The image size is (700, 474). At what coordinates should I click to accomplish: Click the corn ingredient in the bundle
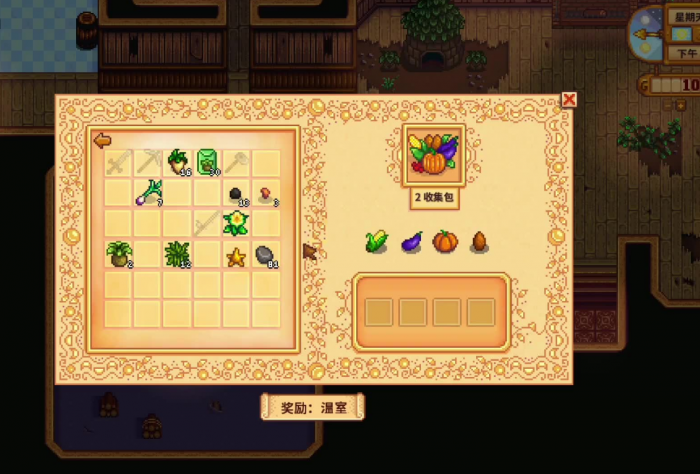point(377,241)
